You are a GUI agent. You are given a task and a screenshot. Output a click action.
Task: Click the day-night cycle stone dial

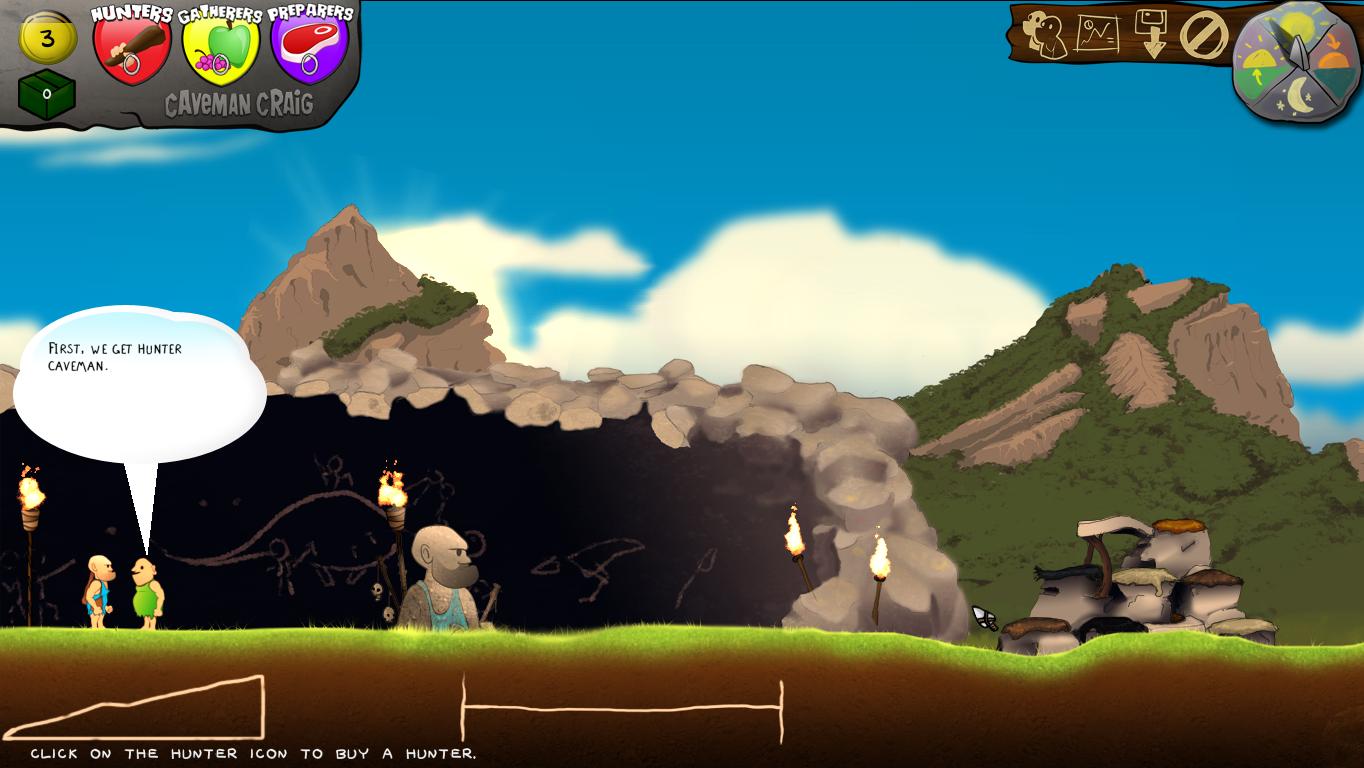1296,61
